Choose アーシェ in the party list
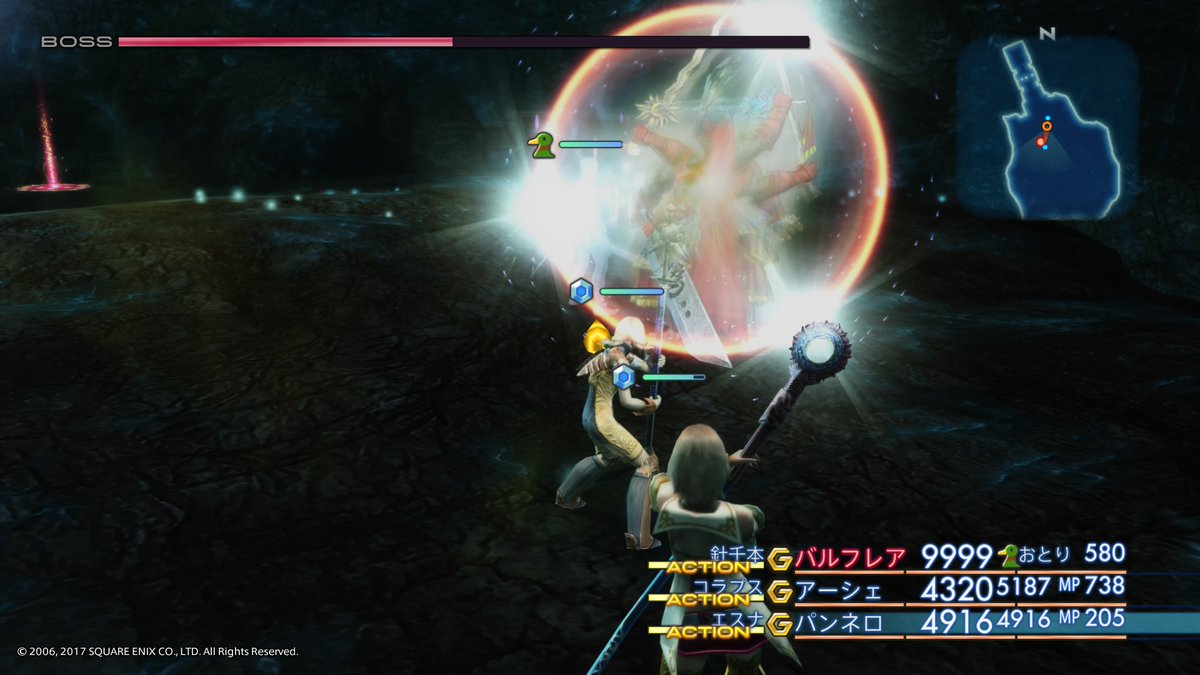 tap(840, 590)
